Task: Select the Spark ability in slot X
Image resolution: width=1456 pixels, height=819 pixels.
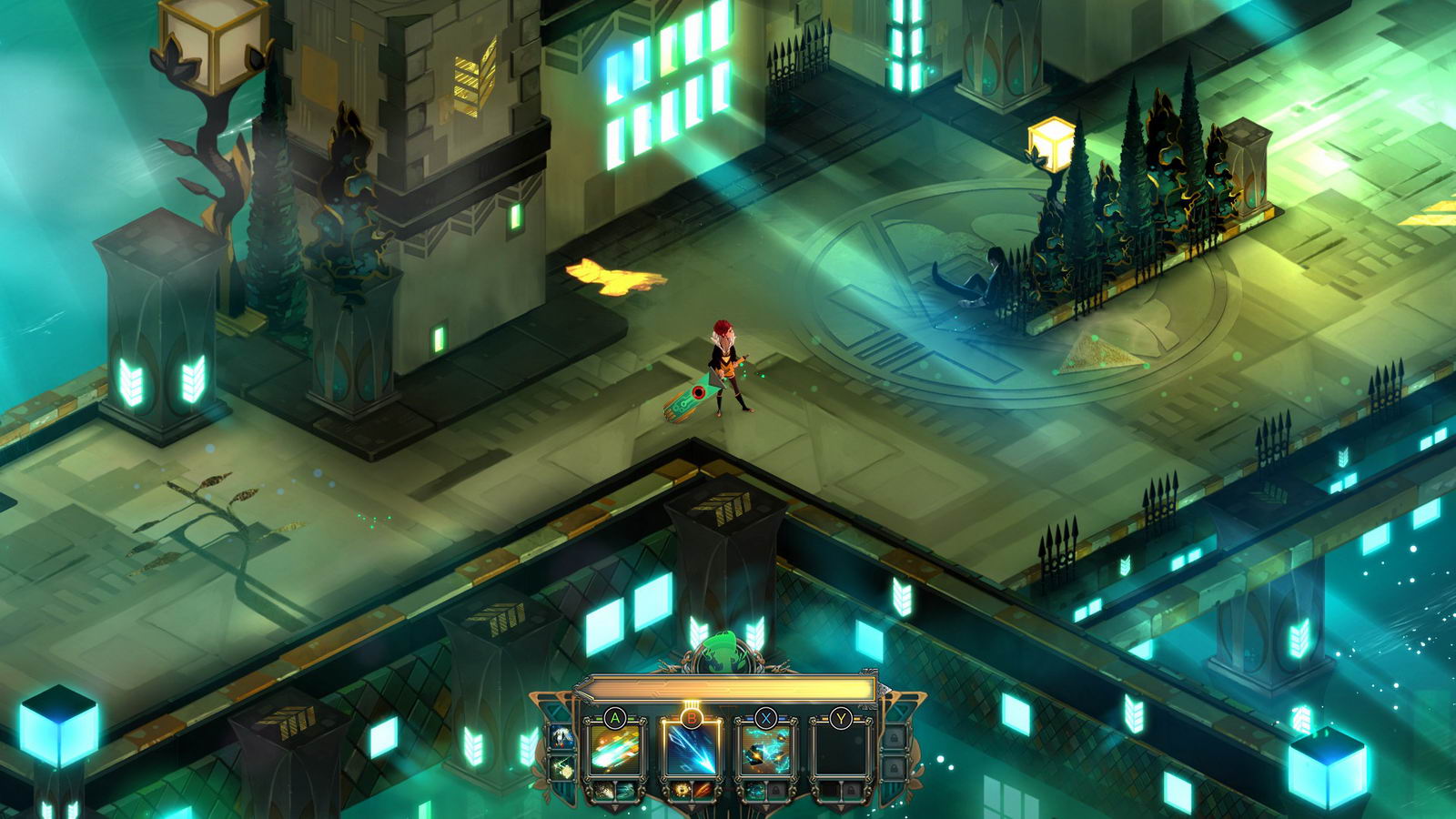Action: (764, 751)
